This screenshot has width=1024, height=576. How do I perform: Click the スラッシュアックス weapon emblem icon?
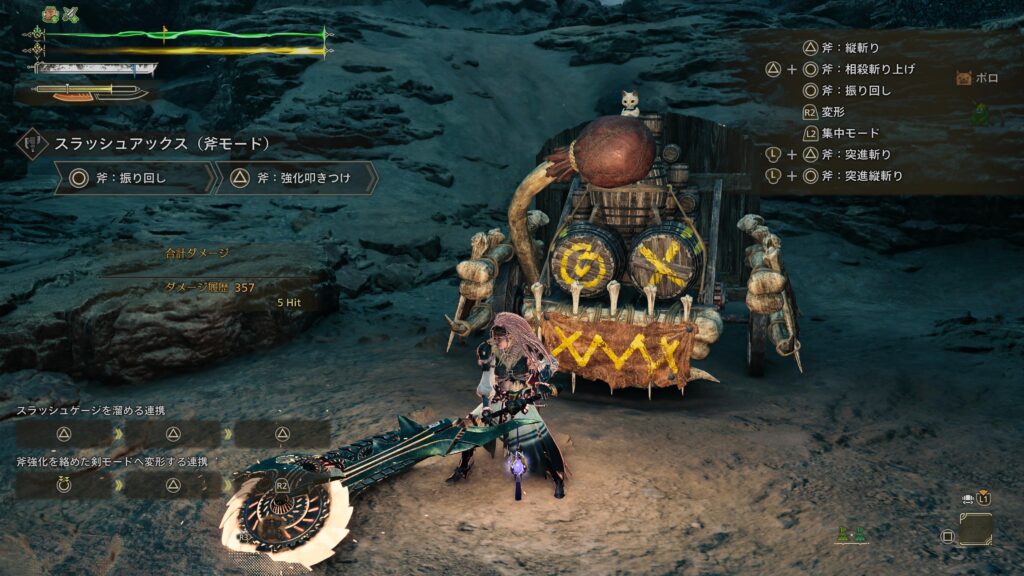[x=31, y=144]
